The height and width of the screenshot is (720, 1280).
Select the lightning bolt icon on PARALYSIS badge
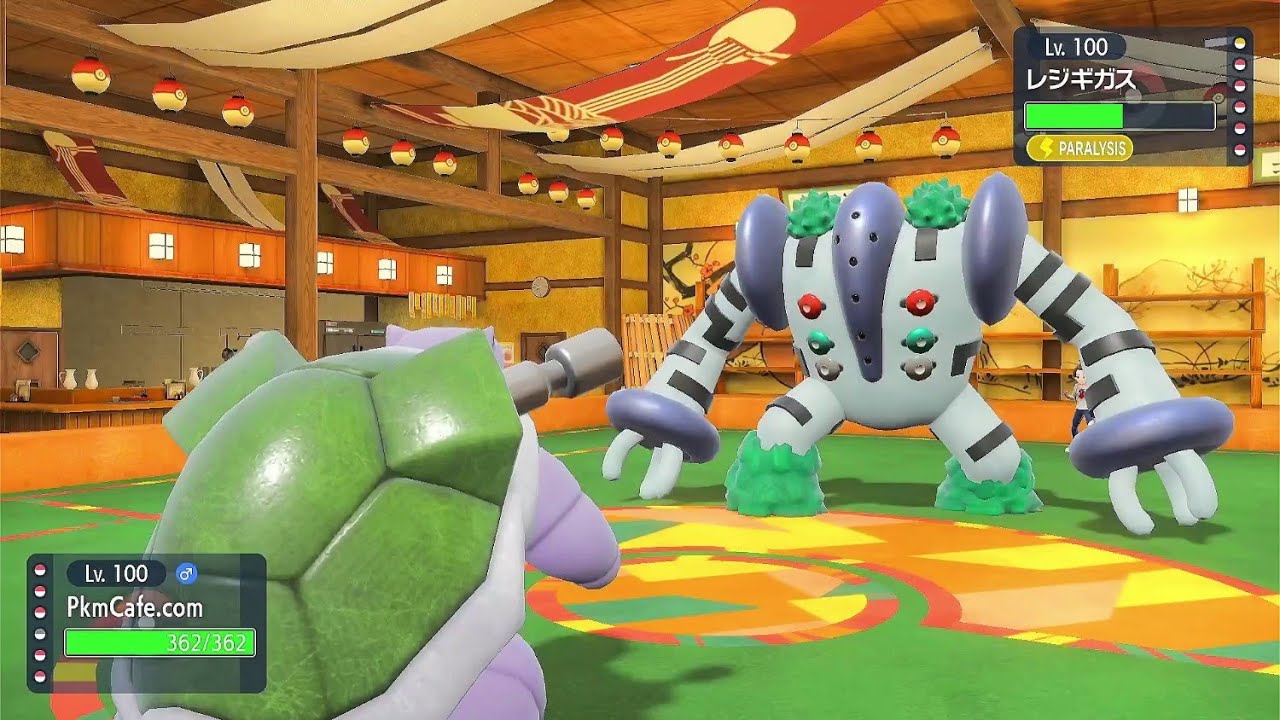pos(1046,148)
